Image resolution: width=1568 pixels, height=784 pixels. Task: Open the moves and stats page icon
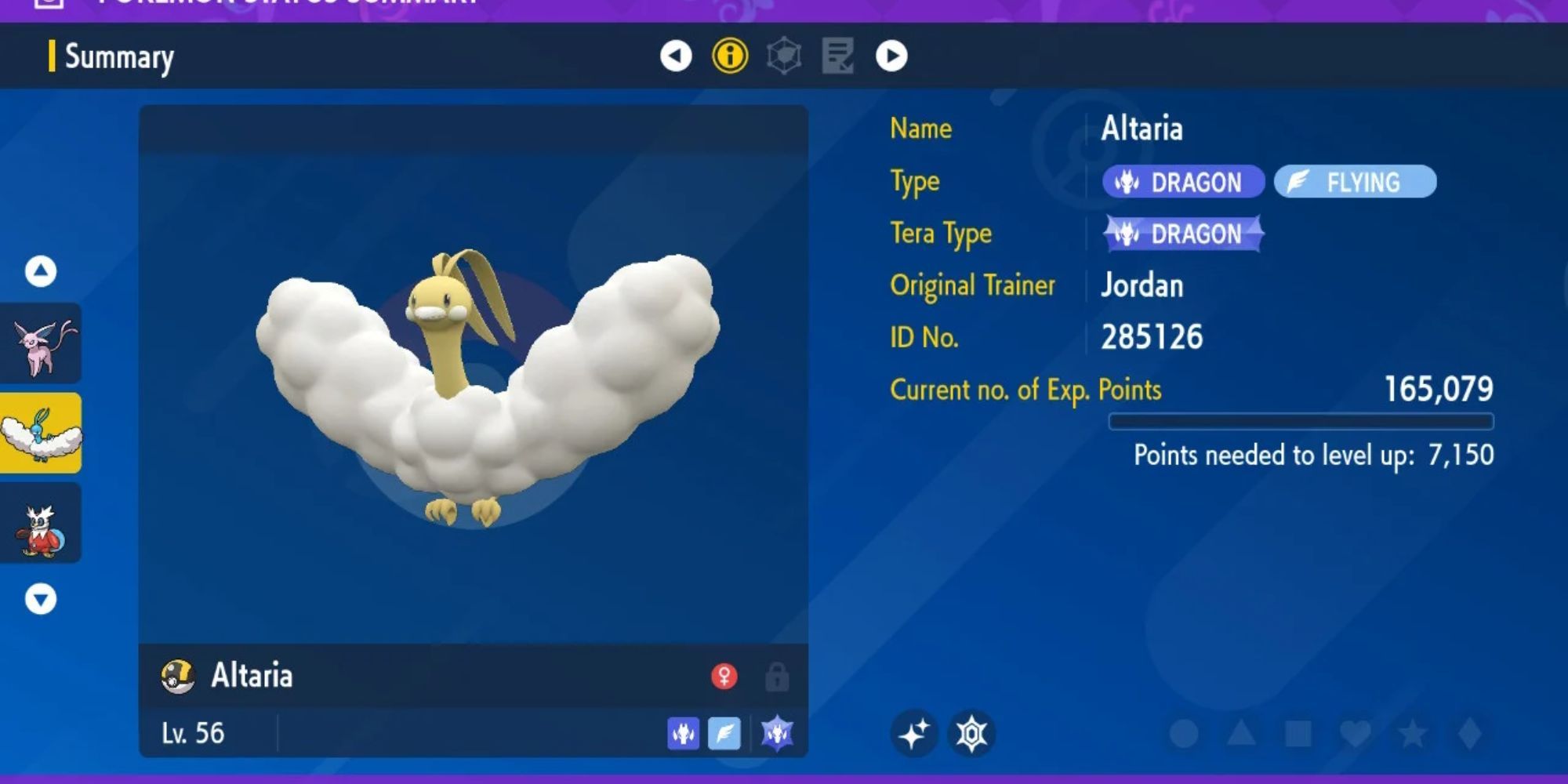tap(840, 56)
